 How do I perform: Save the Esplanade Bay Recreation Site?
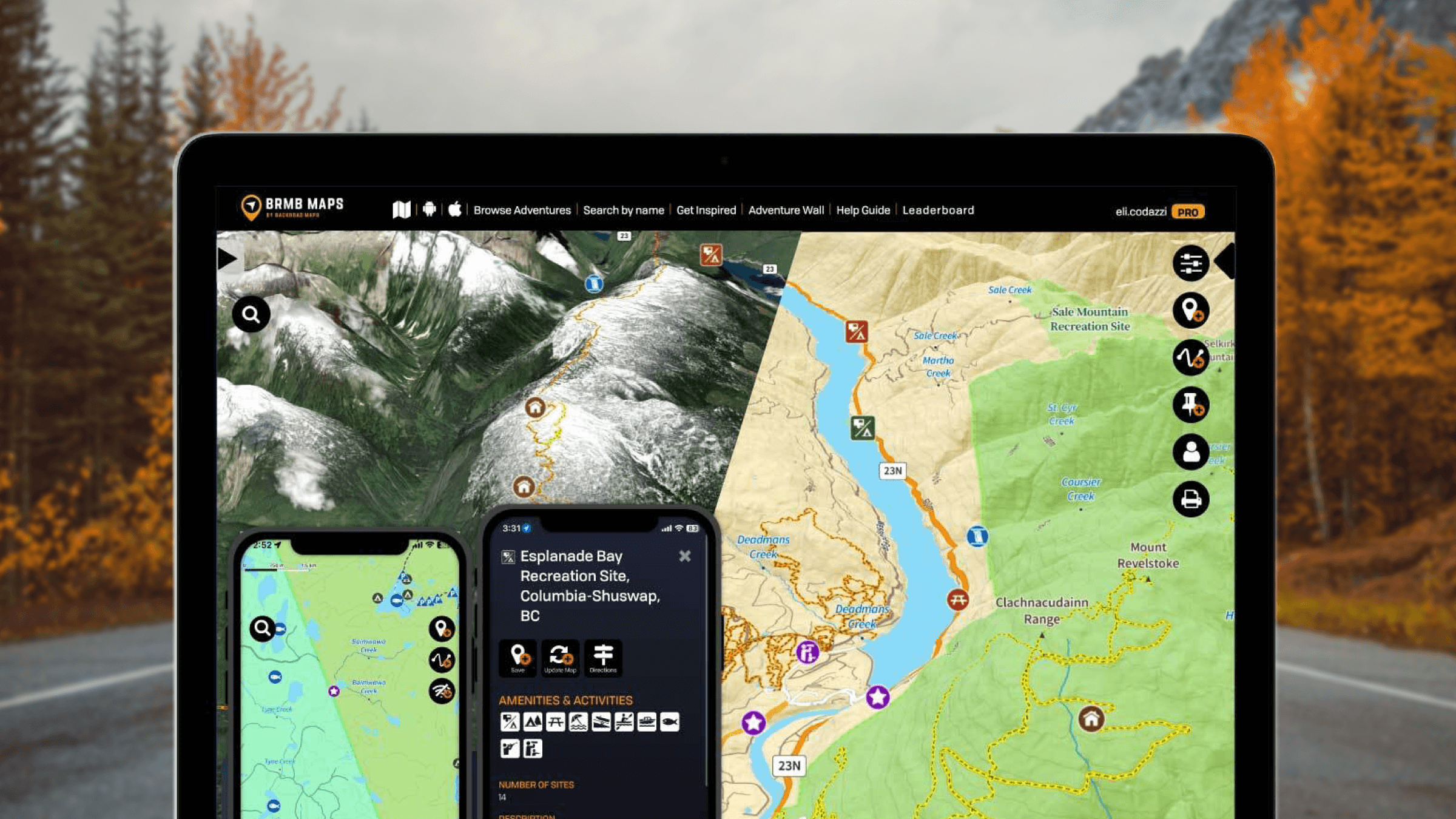(x=518, y=658)
